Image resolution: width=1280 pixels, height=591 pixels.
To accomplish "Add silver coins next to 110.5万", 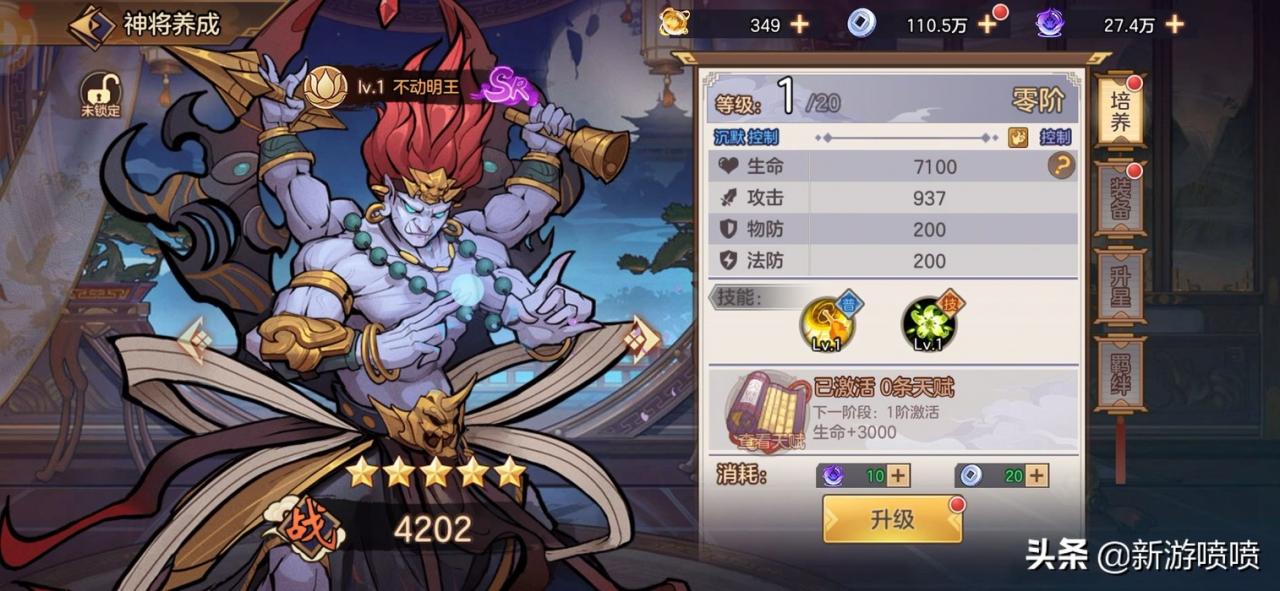I will (987, 25).
